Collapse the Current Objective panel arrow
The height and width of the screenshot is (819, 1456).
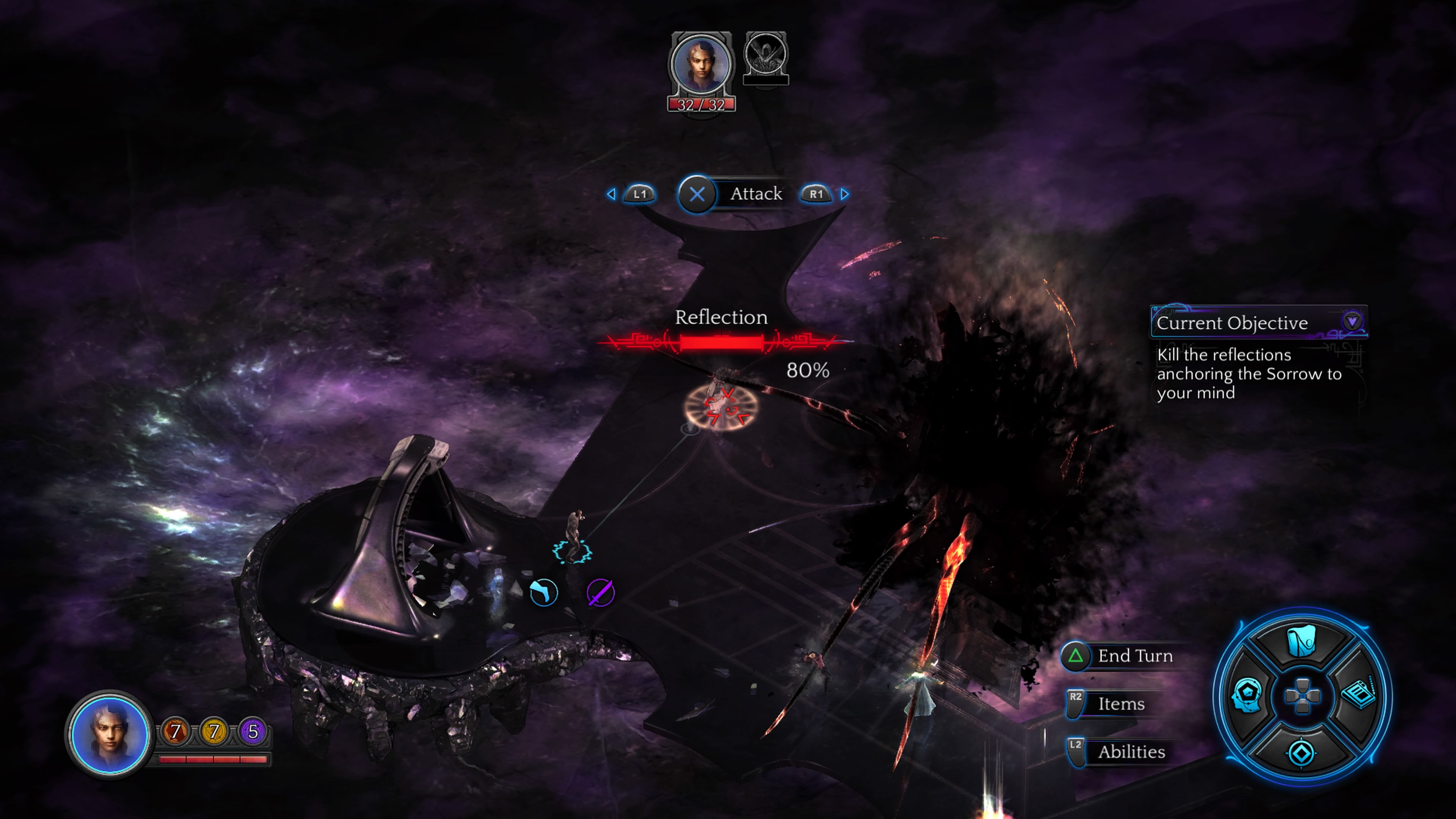(x=1352, y=322)
